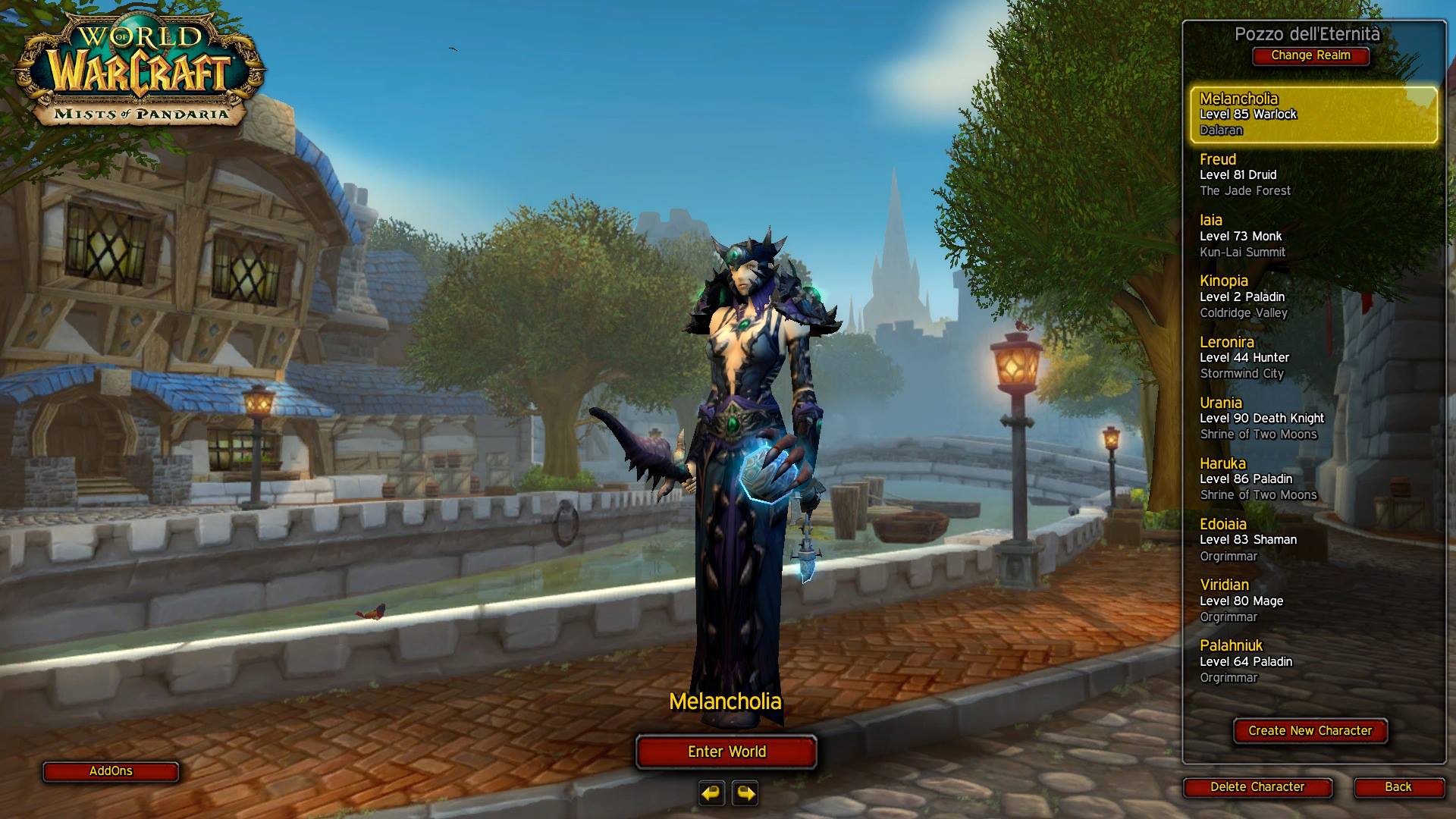This screenshot has width=1456, height=819.
Task: Go back to the login screen
Action: point(1398,787)
